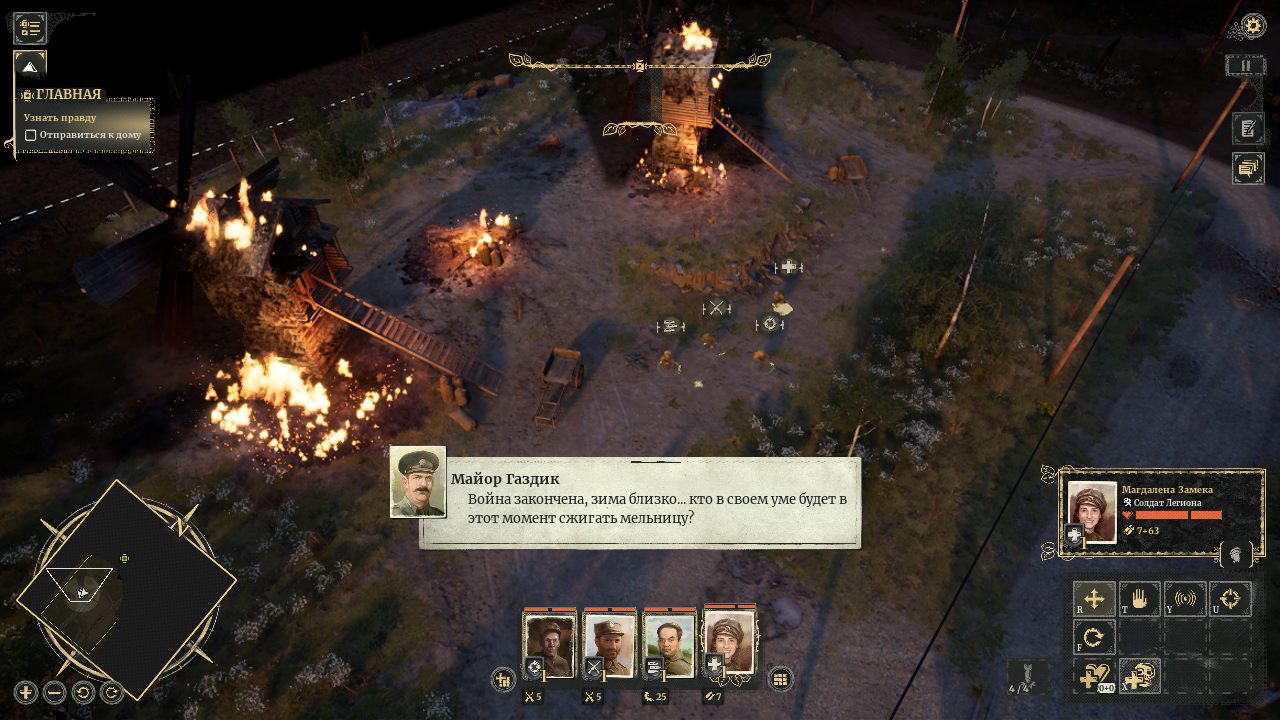Rotate the camera counterclockwise

click(x=84, y=691)
